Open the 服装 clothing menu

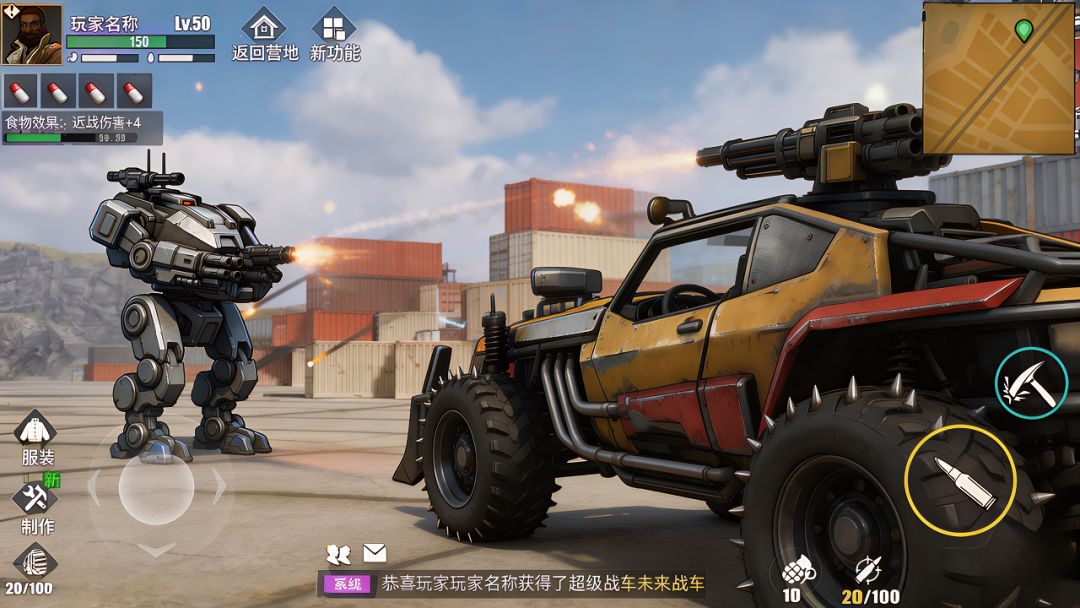click(x=36, y=438)
